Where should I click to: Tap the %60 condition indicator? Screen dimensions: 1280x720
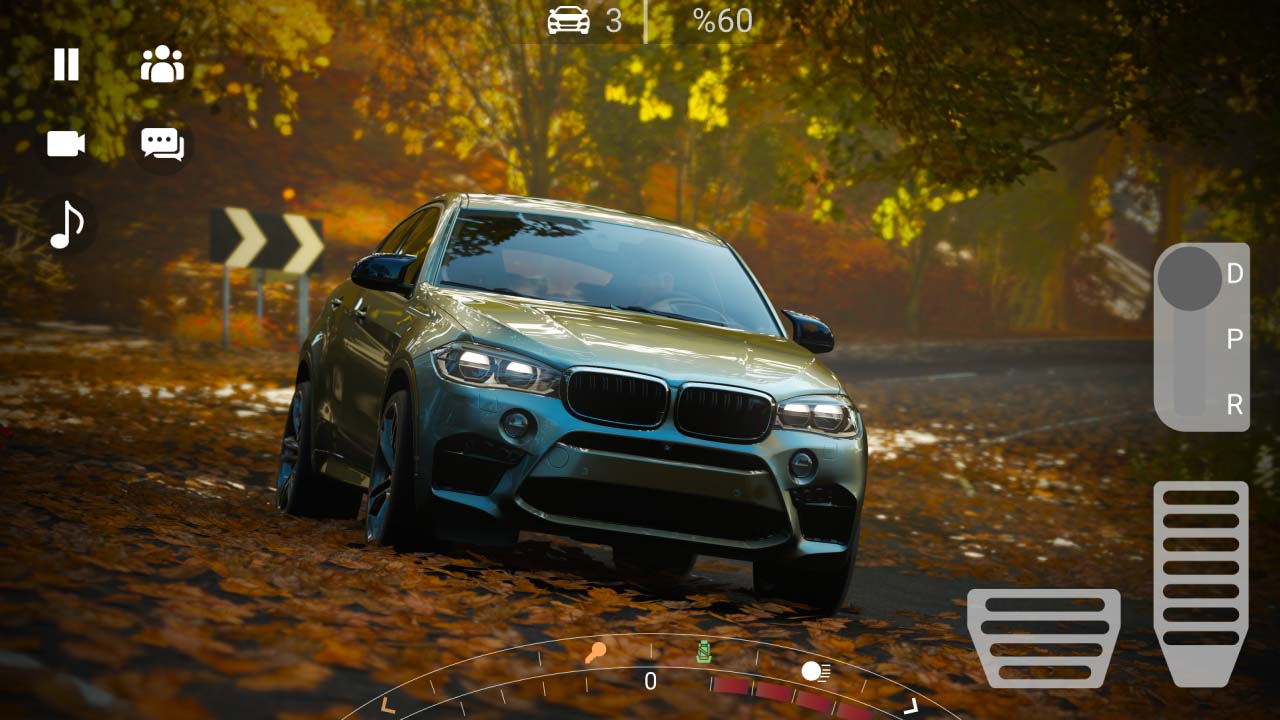721,20
